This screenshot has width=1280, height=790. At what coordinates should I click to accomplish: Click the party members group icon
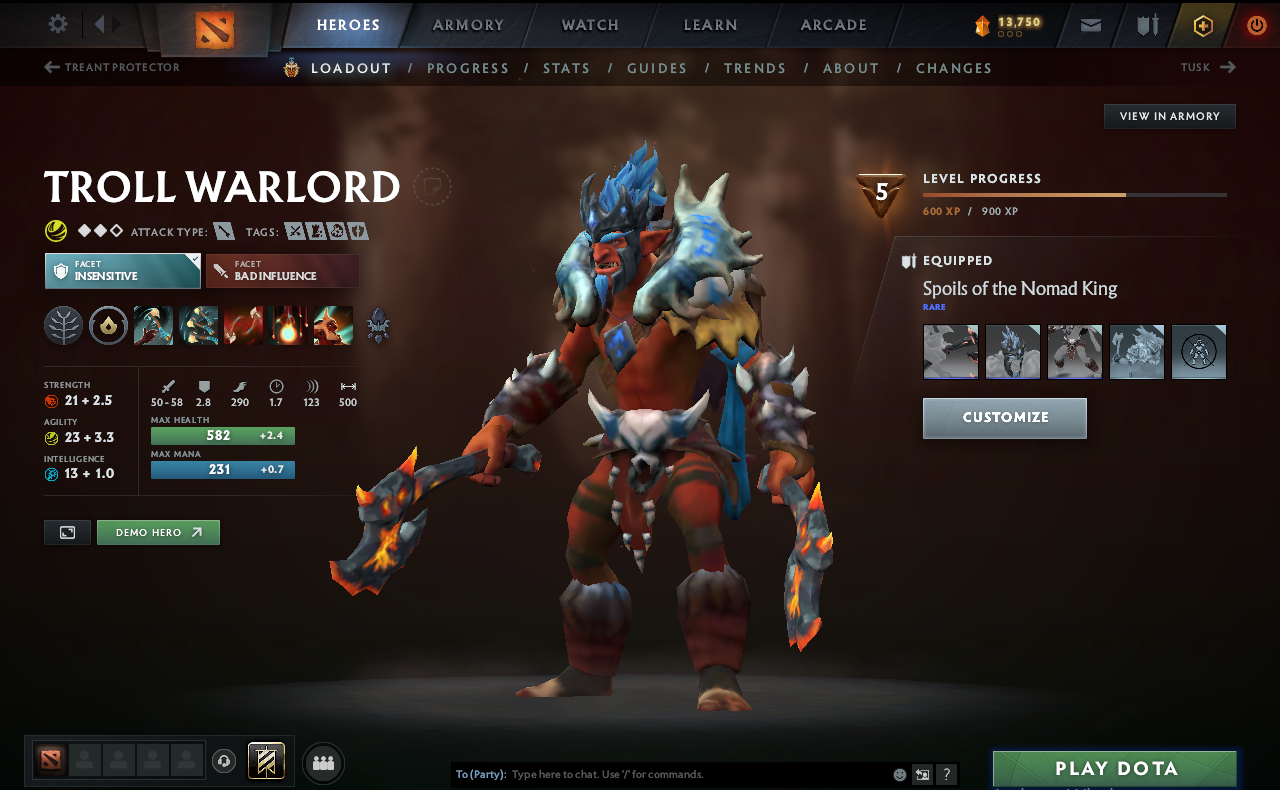[323, 761]
